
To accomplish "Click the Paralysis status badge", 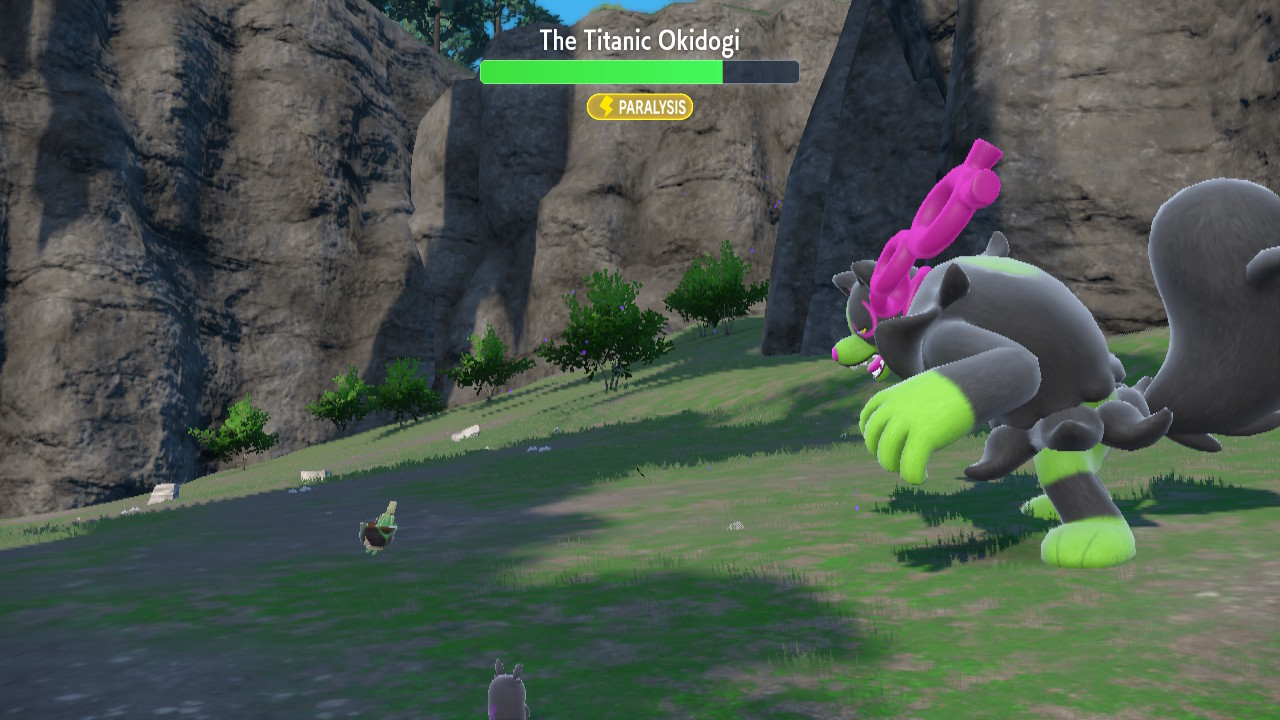I will (x=639, y=107).
